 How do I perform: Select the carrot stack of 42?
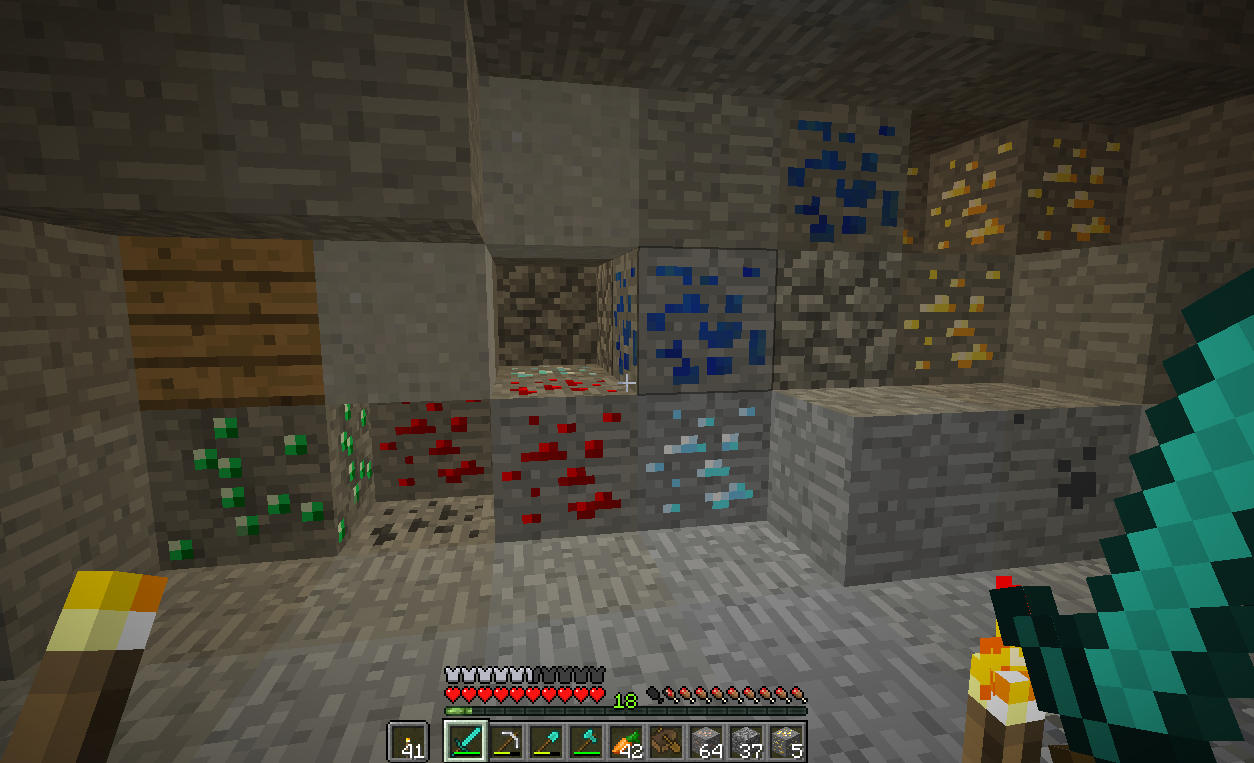point(625,742)
